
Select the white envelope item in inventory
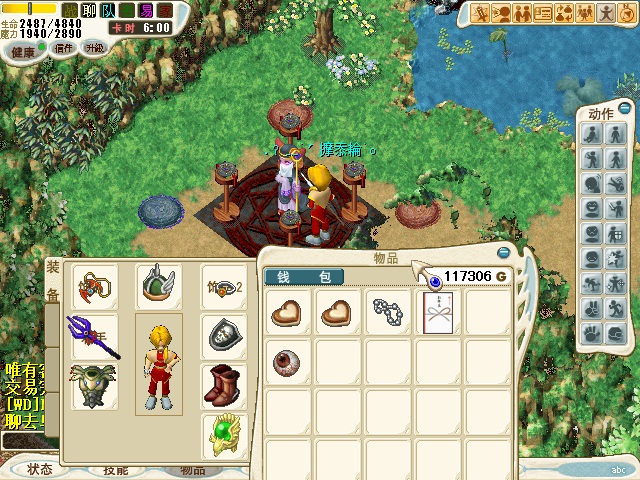click(437, 312)
